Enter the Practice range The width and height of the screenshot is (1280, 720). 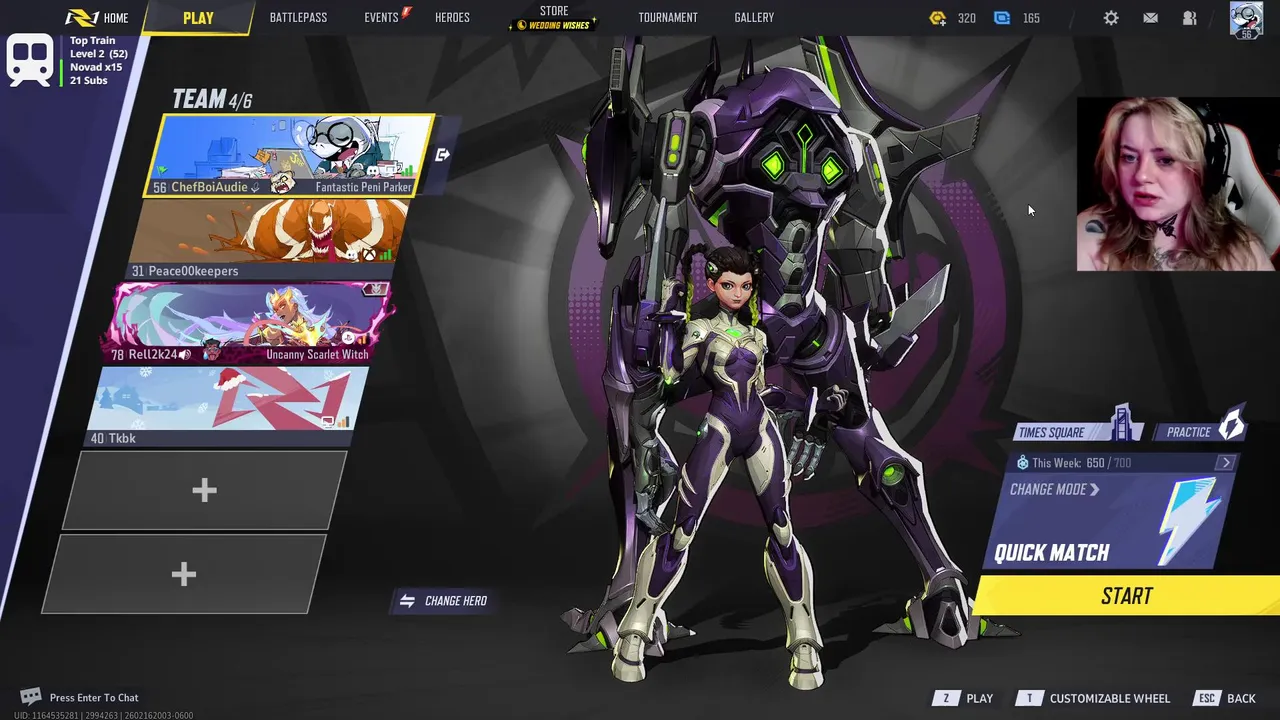tap(1200, 432)
